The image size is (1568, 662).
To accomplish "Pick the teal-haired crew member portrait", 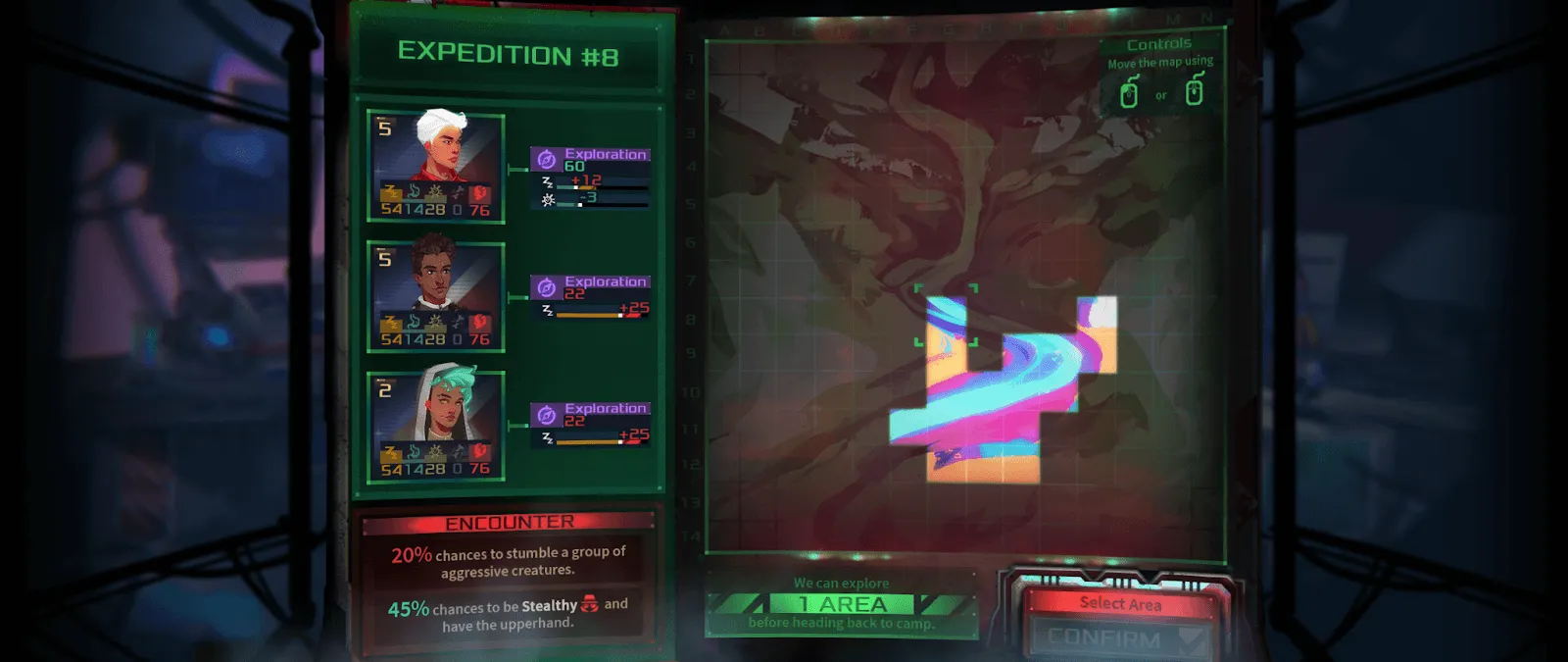I will coord(436,426).
